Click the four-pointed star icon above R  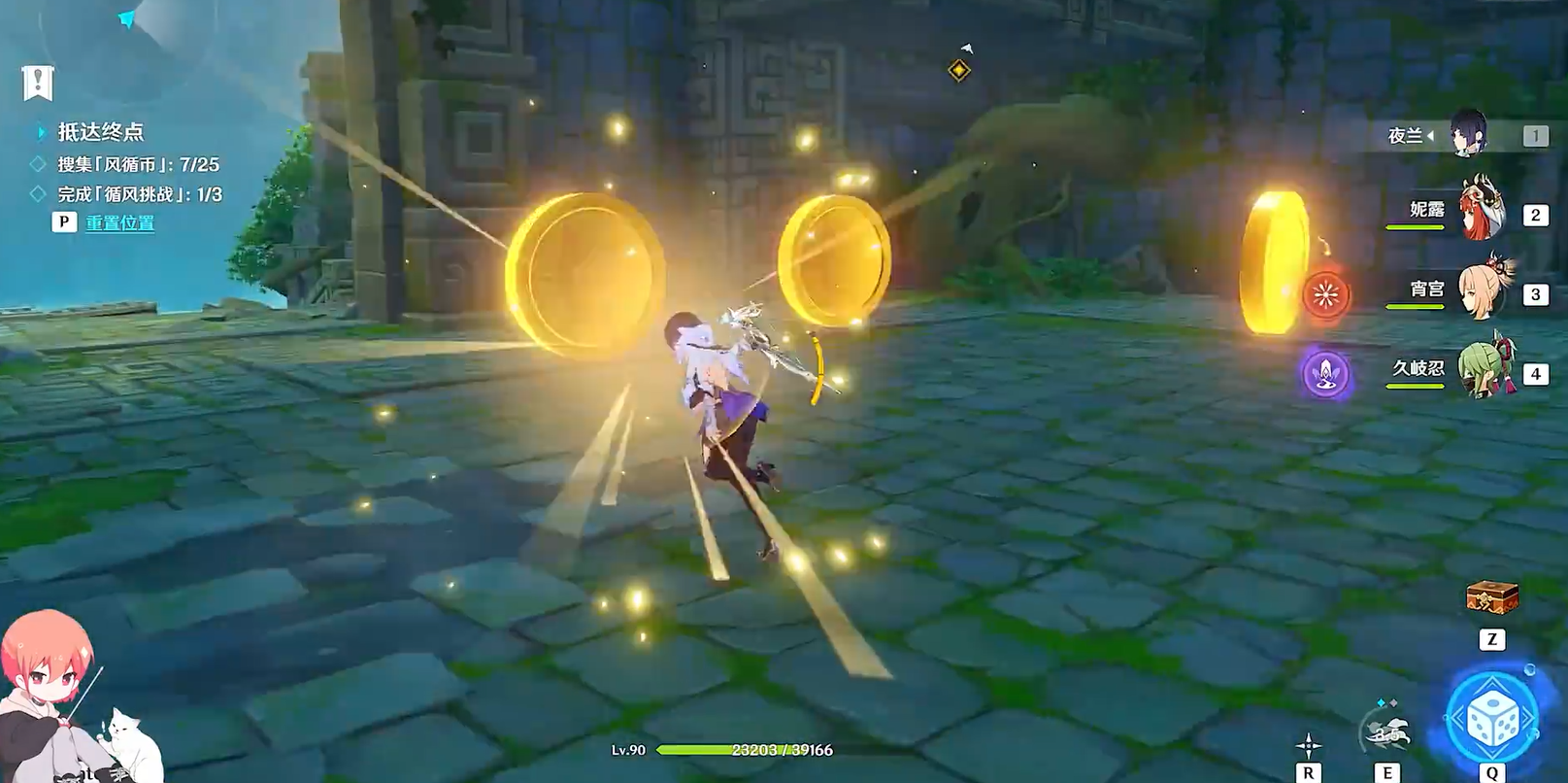tap(1308, 746)
